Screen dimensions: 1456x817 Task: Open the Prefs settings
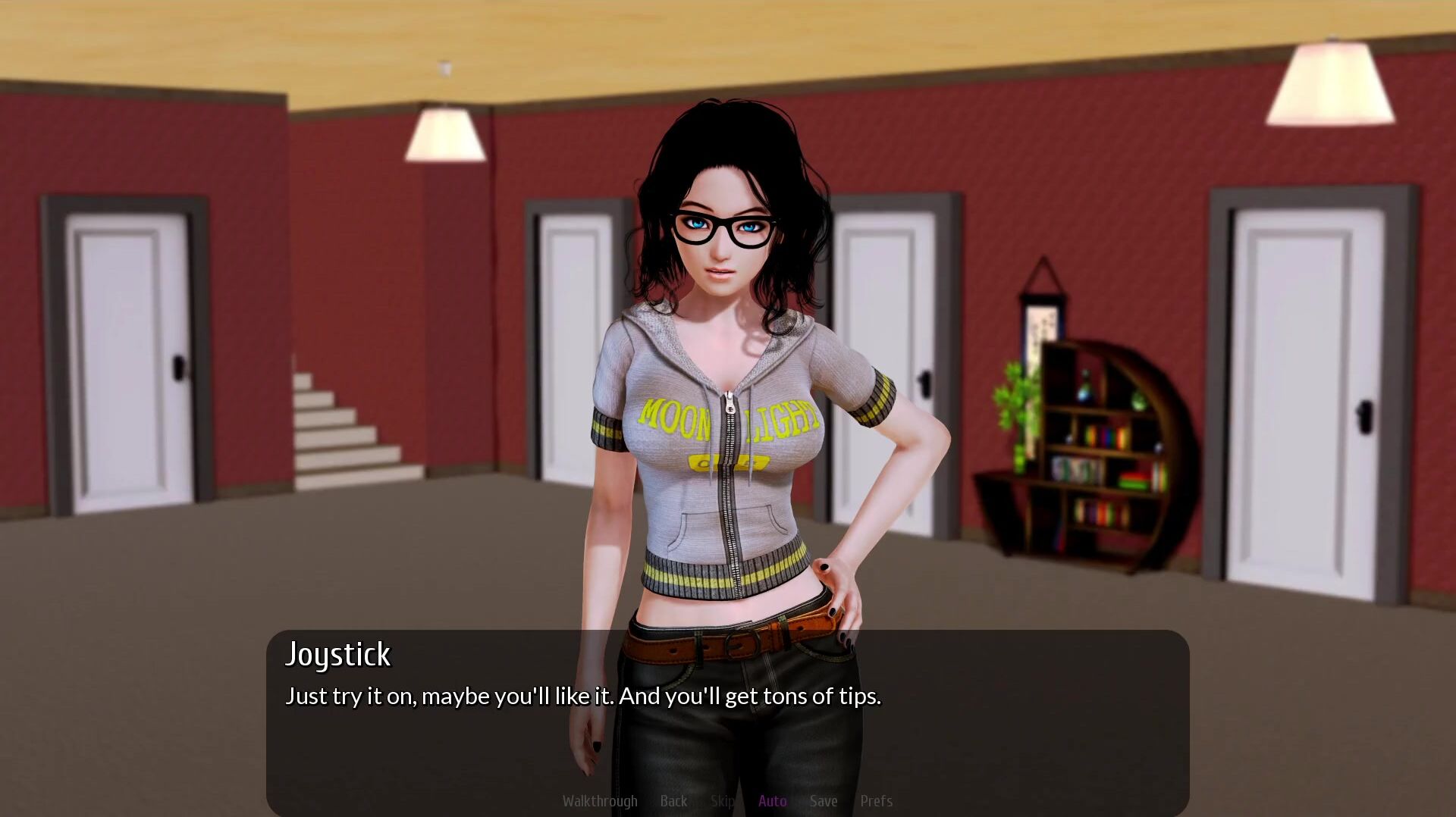pyautogui.click(x=876, y=801)
